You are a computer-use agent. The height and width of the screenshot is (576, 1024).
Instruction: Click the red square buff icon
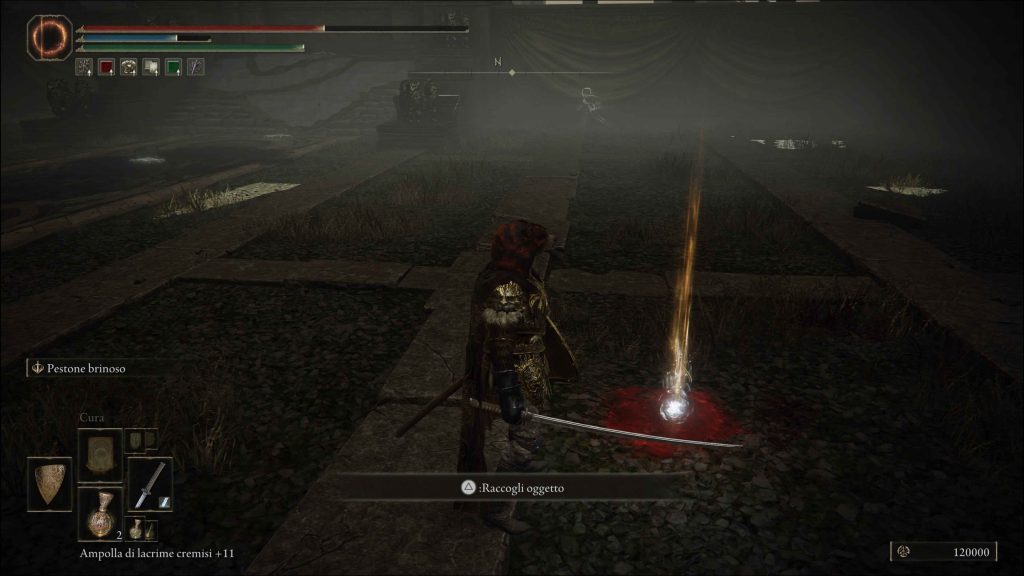click(106, 67)
